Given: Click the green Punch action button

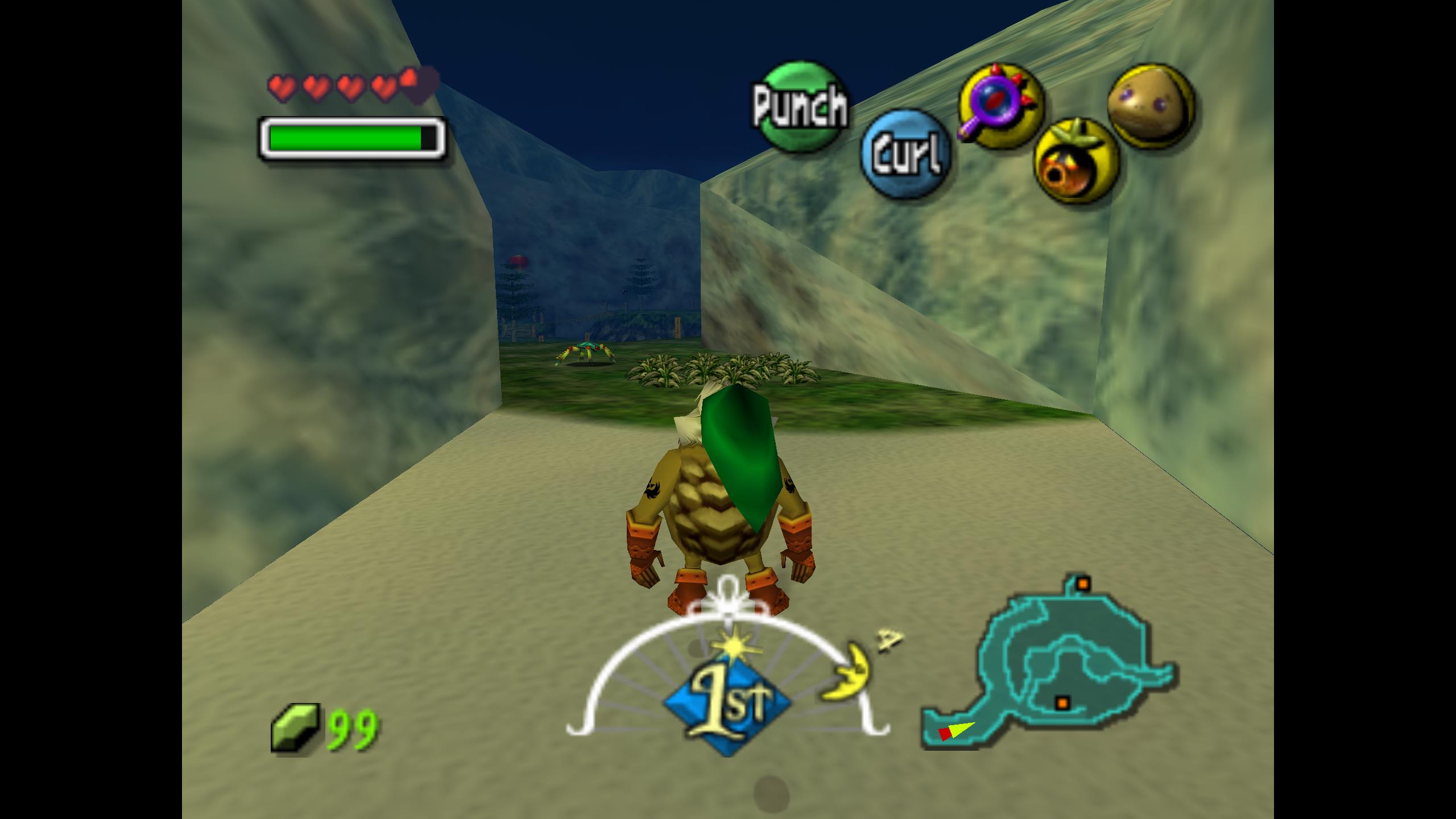Looking at the screenshot, I should tap(800, 106).
